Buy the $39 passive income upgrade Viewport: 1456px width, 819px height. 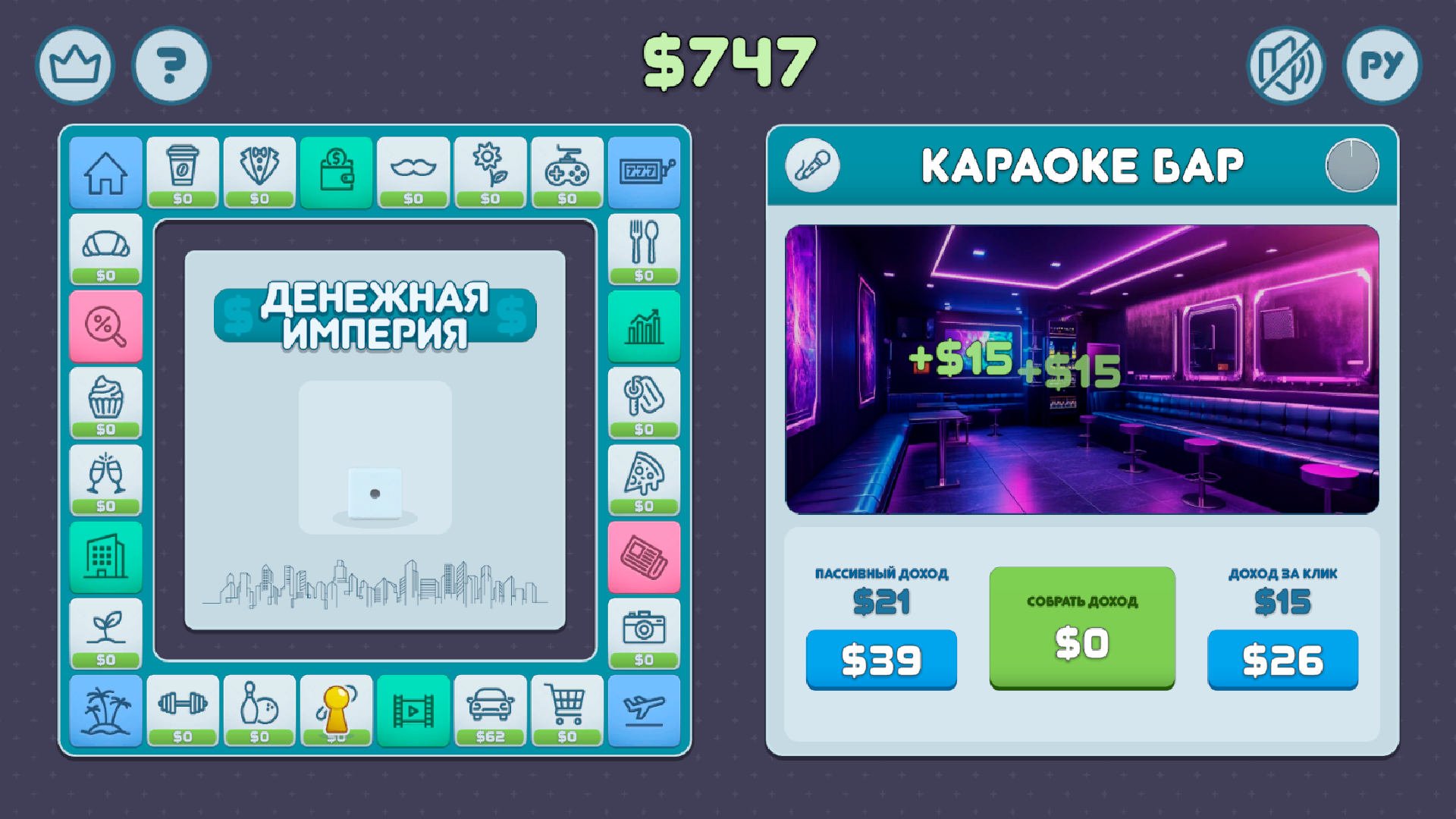[881, 660]
